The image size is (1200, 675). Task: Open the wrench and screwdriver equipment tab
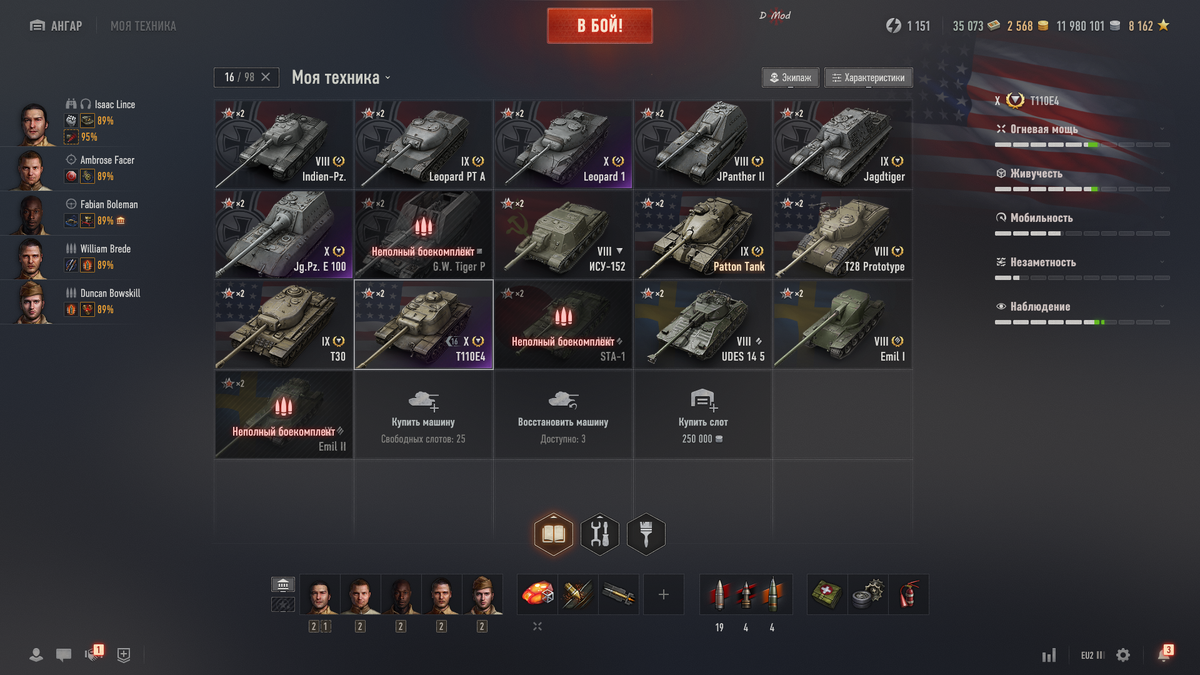600,535
